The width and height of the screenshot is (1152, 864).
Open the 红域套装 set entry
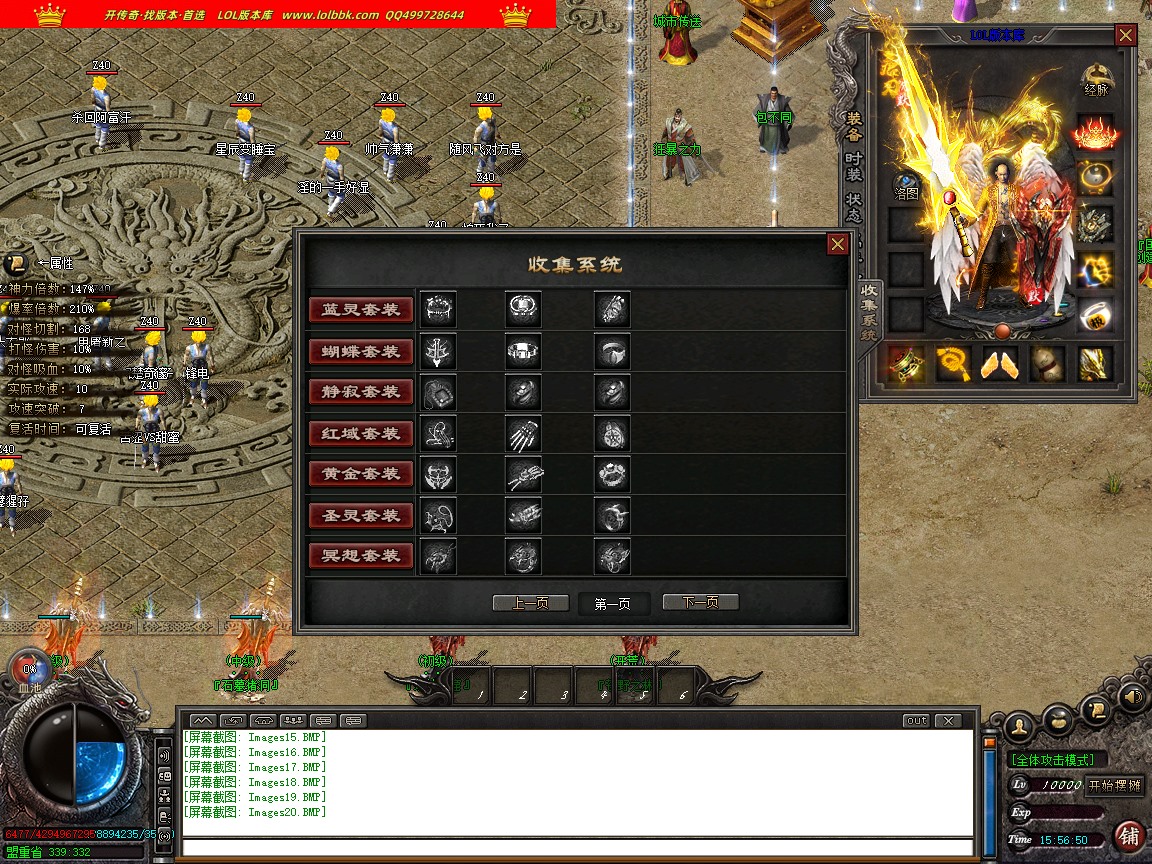coord(361,433)
